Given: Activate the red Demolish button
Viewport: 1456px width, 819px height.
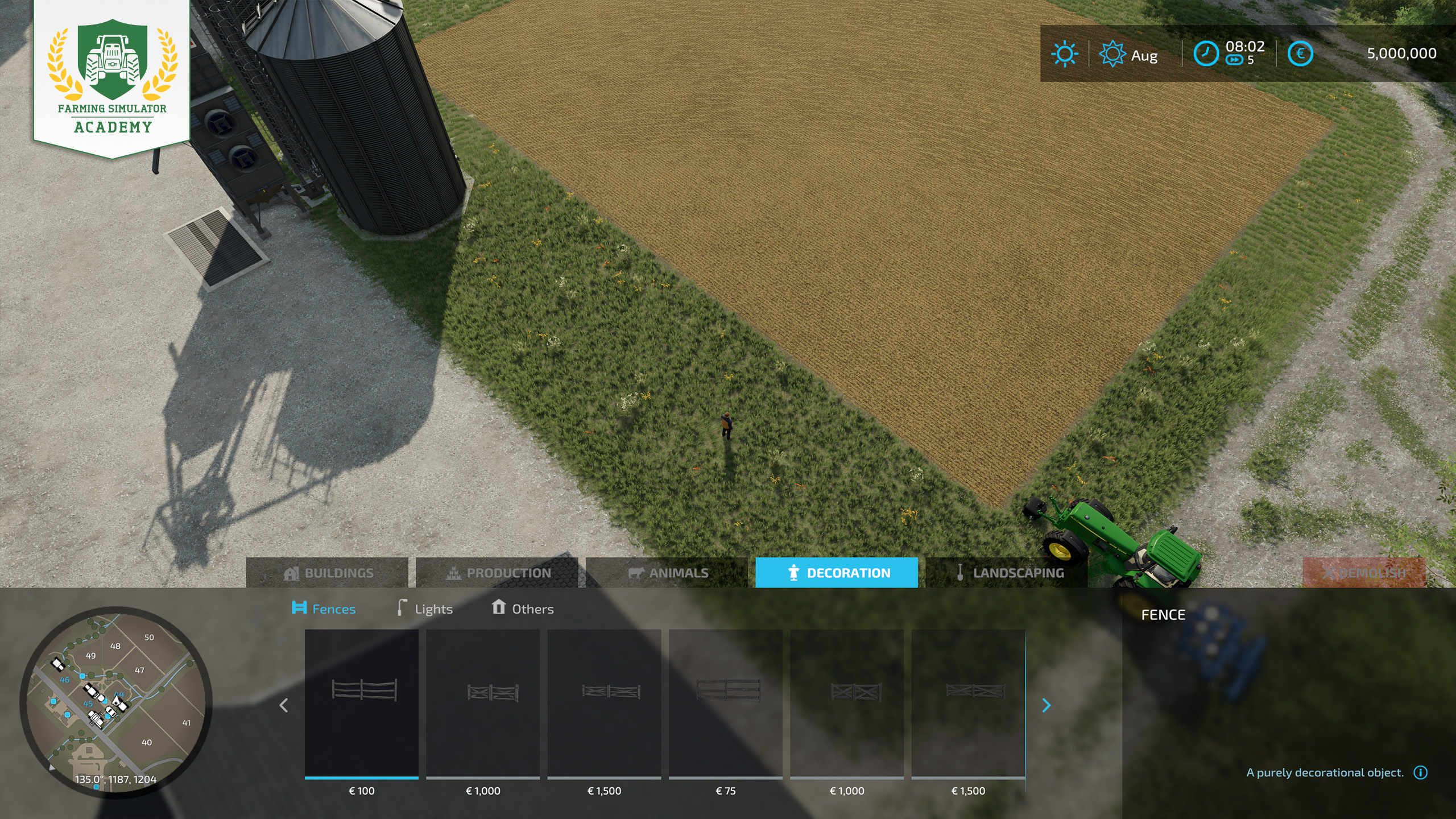Looking at the screenshot, I should tap(1364, 573).
